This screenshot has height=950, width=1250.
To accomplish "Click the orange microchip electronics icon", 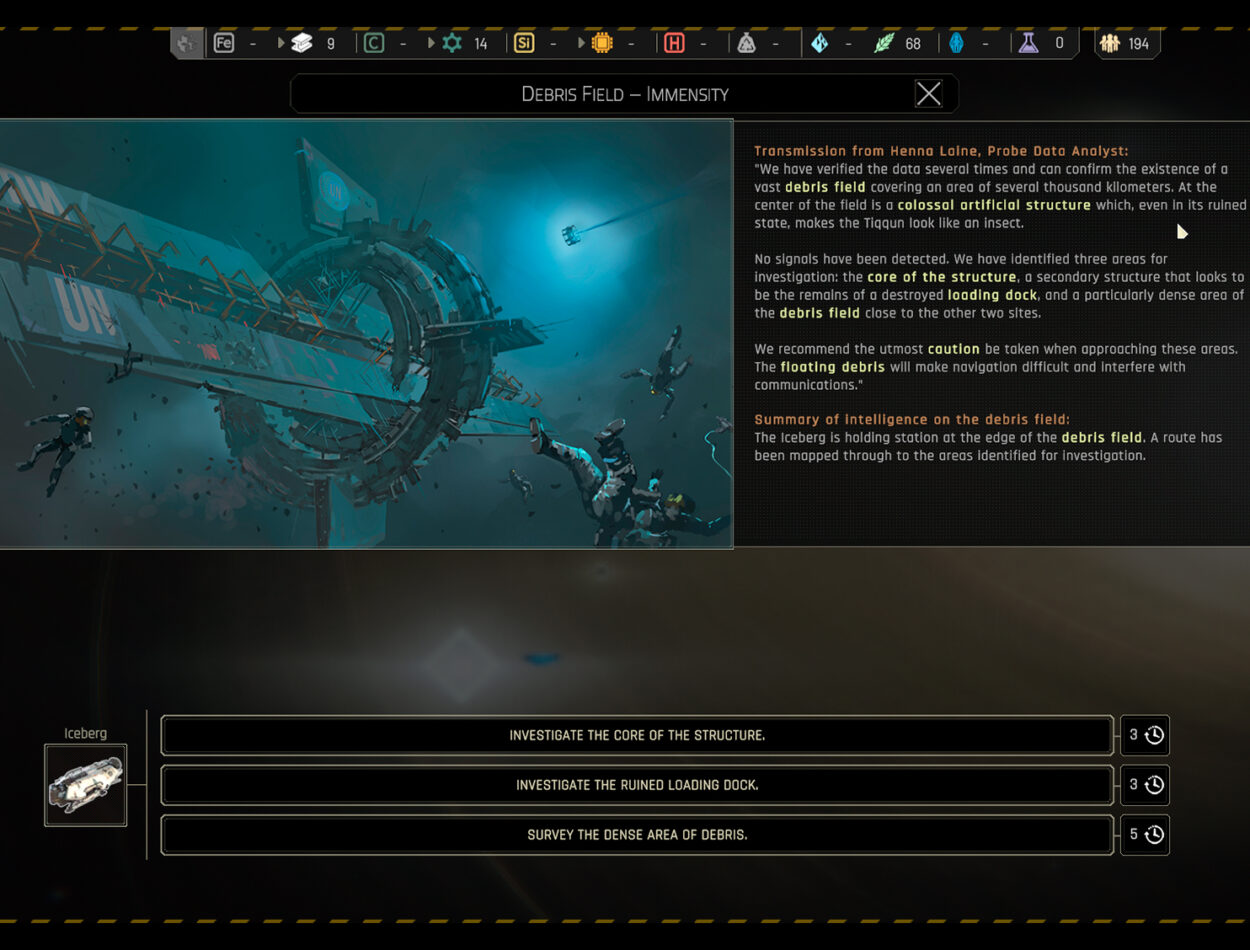I will pyautogui.click(x=602, y=43).
